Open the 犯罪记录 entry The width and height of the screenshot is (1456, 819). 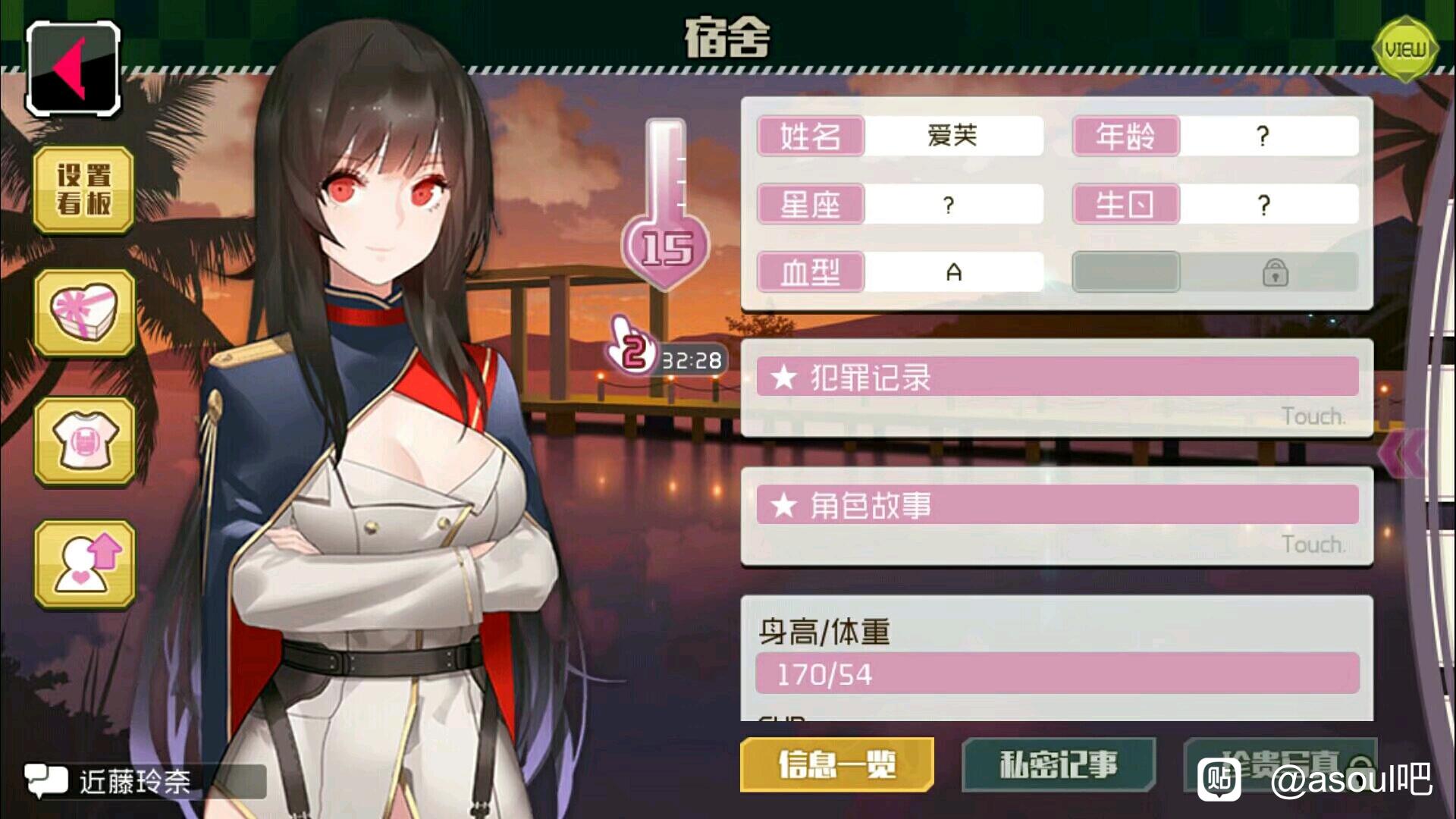coord(1057,388)
